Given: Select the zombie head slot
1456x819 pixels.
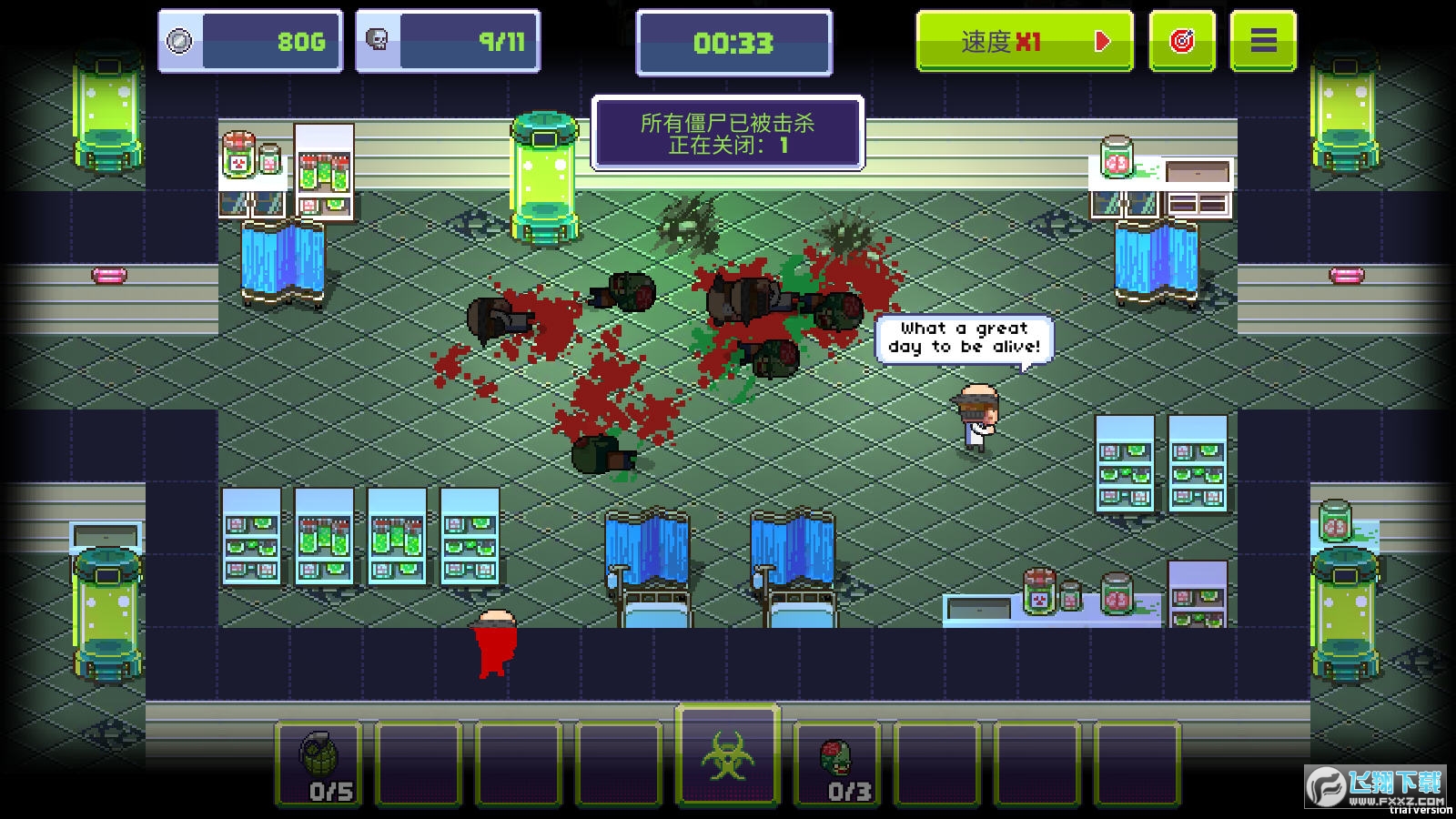Looking at the screenshot, I should 837,763.
